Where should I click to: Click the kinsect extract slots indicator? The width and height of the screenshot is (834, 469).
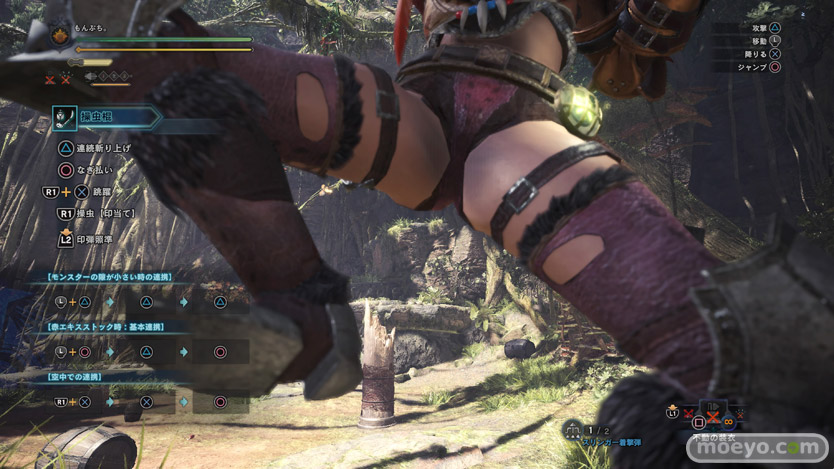[x=108, y=76]
